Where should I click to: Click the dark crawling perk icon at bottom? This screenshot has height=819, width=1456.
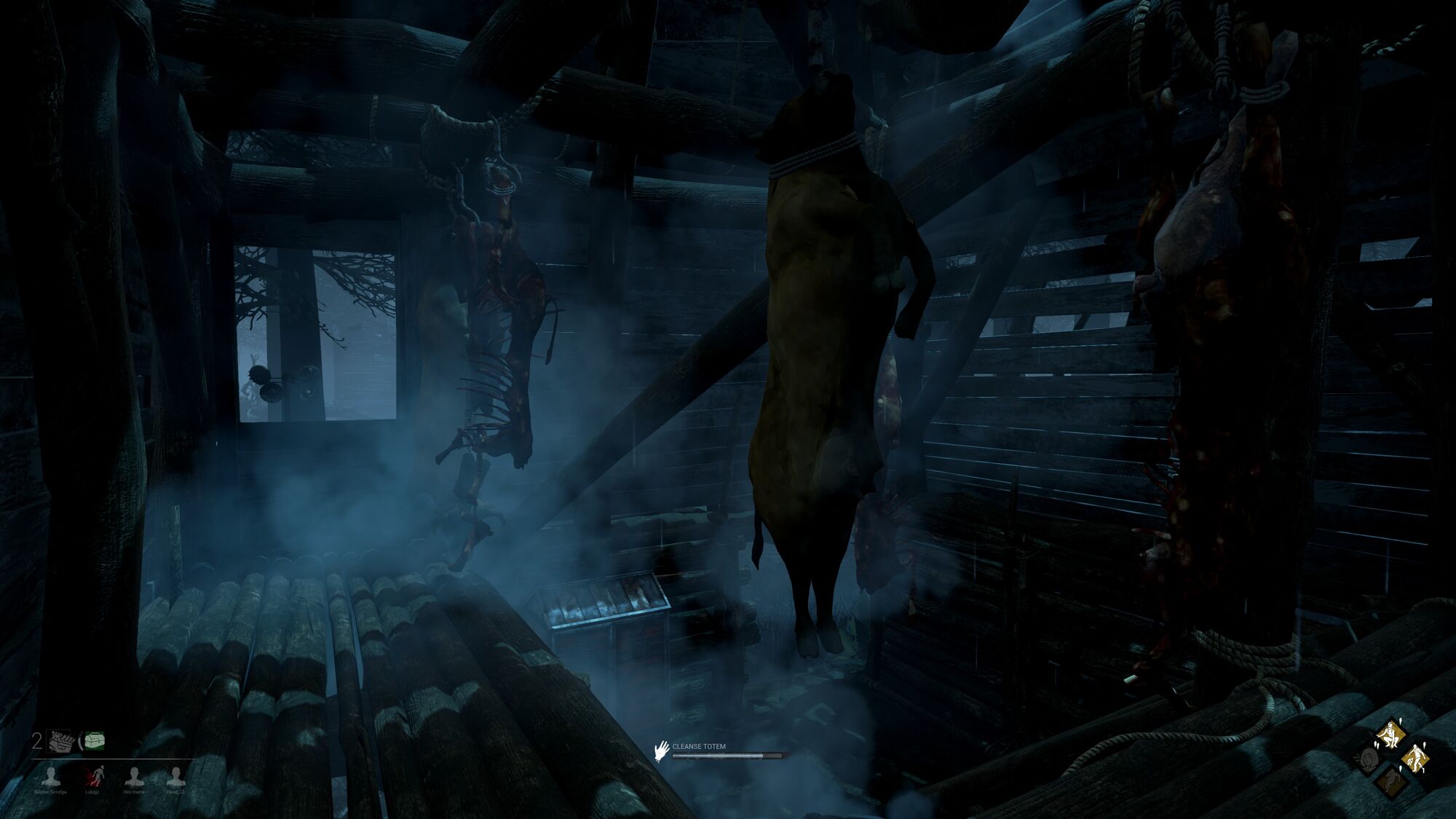pyautogui.click(x=1392, y=780)
